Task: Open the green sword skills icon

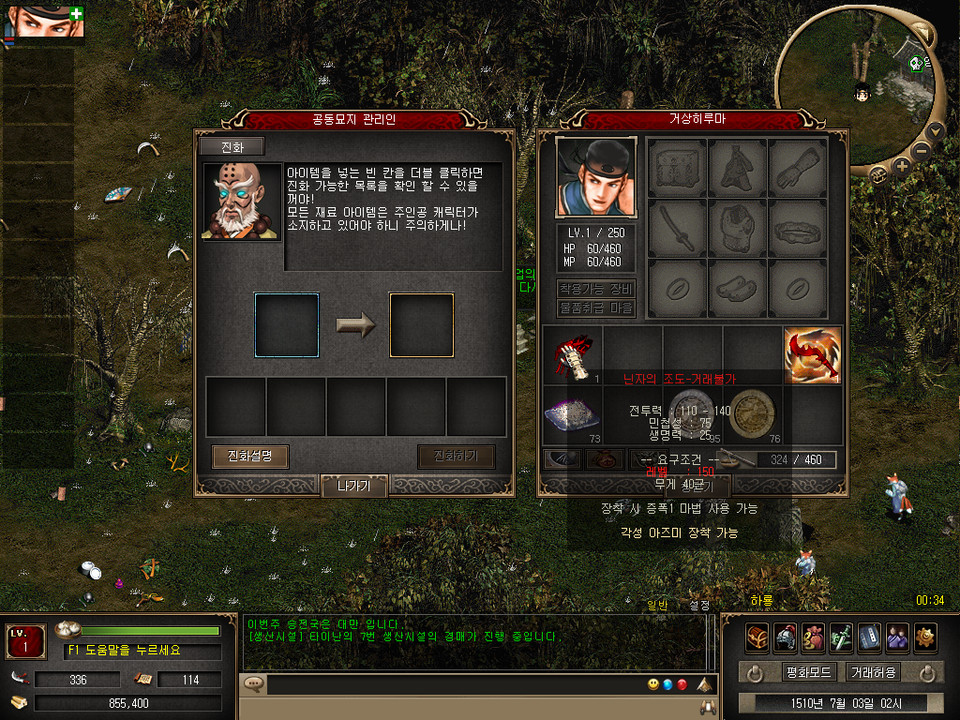Action: (x=841, y=636)
